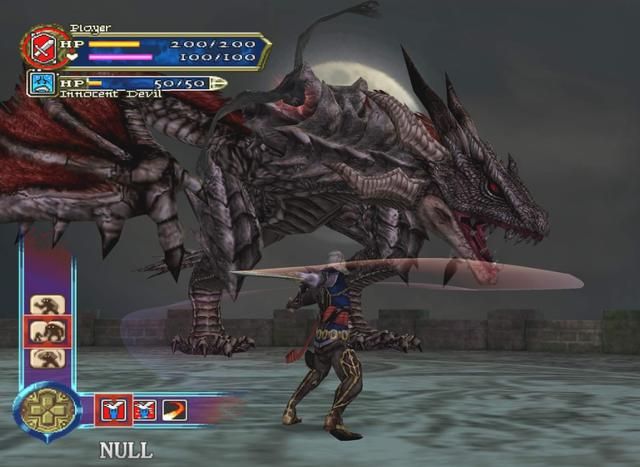Click the player's red sword emblem
640x467 pixels.
(41, 47)
